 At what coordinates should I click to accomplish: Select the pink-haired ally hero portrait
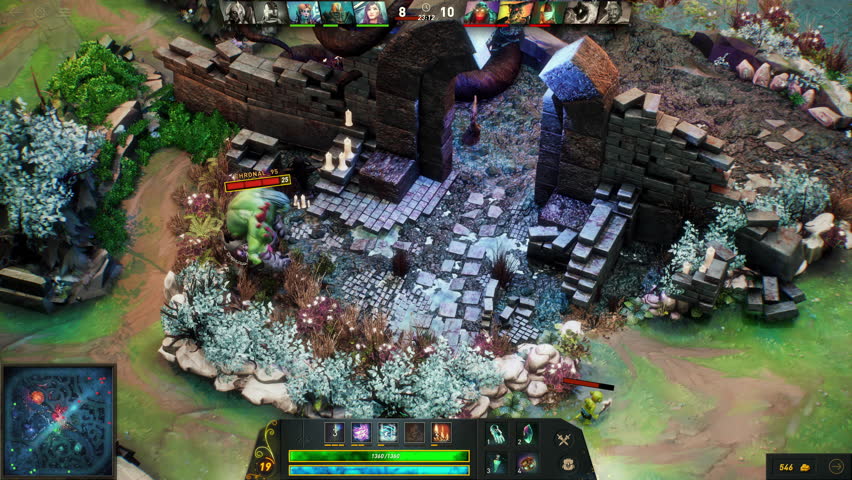[x=371, y=12]
